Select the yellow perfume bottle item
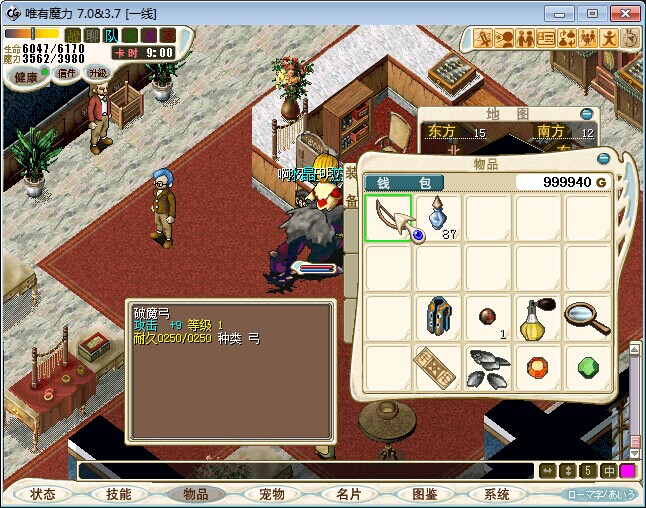 point(539,318)
